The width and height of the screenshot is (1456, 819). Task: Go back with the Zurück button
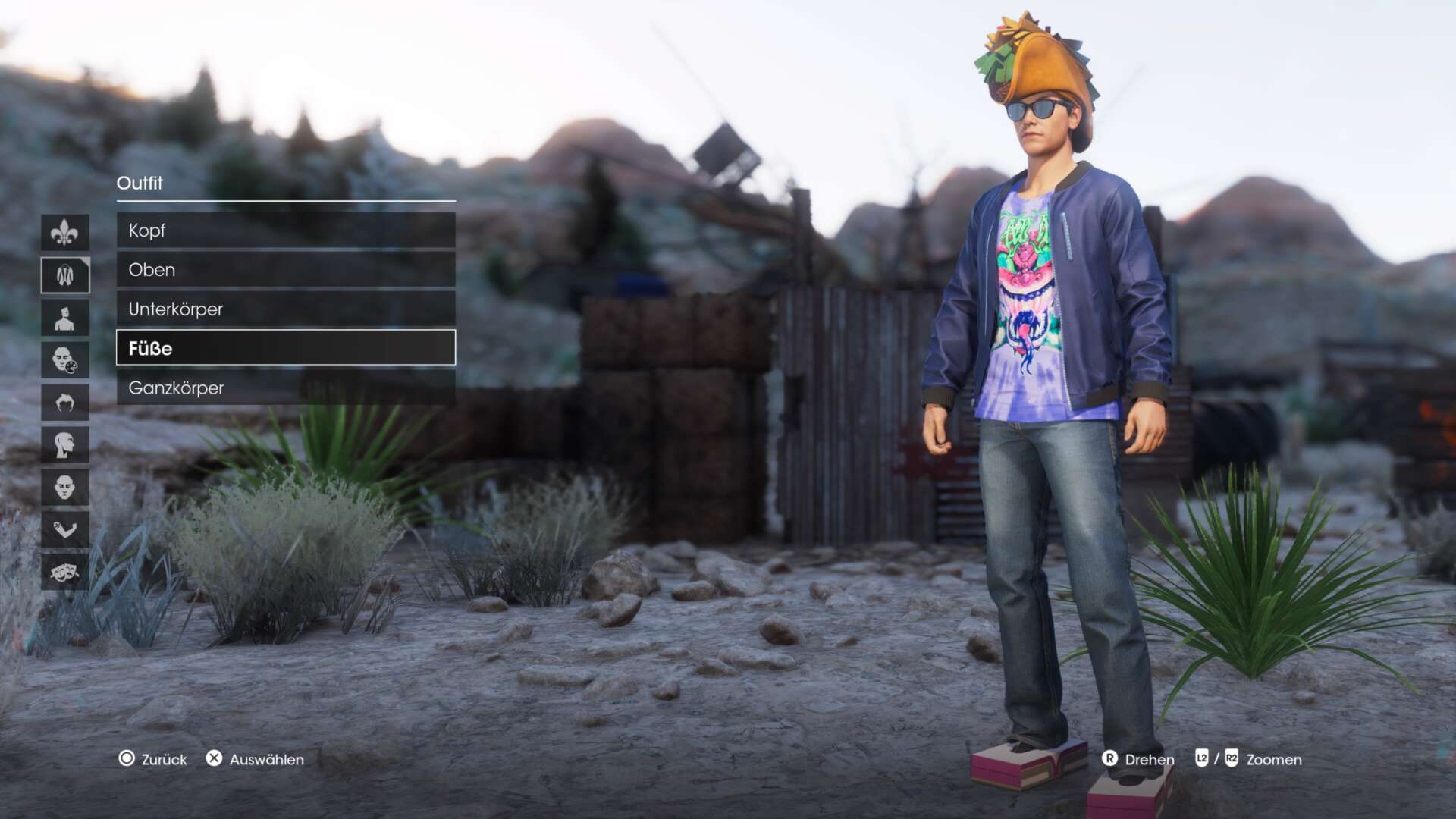click(153, 759)
